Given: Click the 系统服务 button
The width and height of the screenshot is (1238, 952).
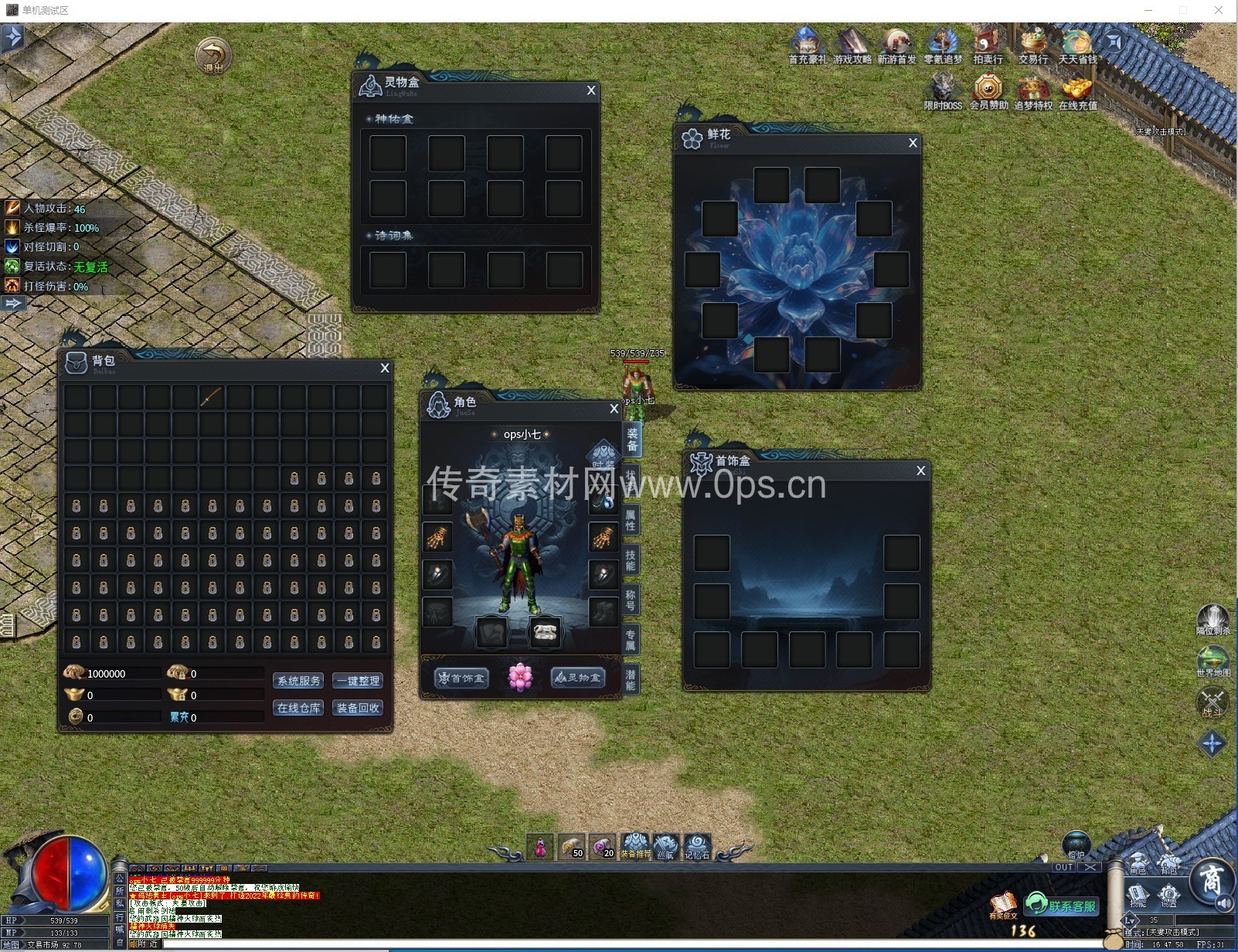Looking at the screenshot, I should [299, 681].
